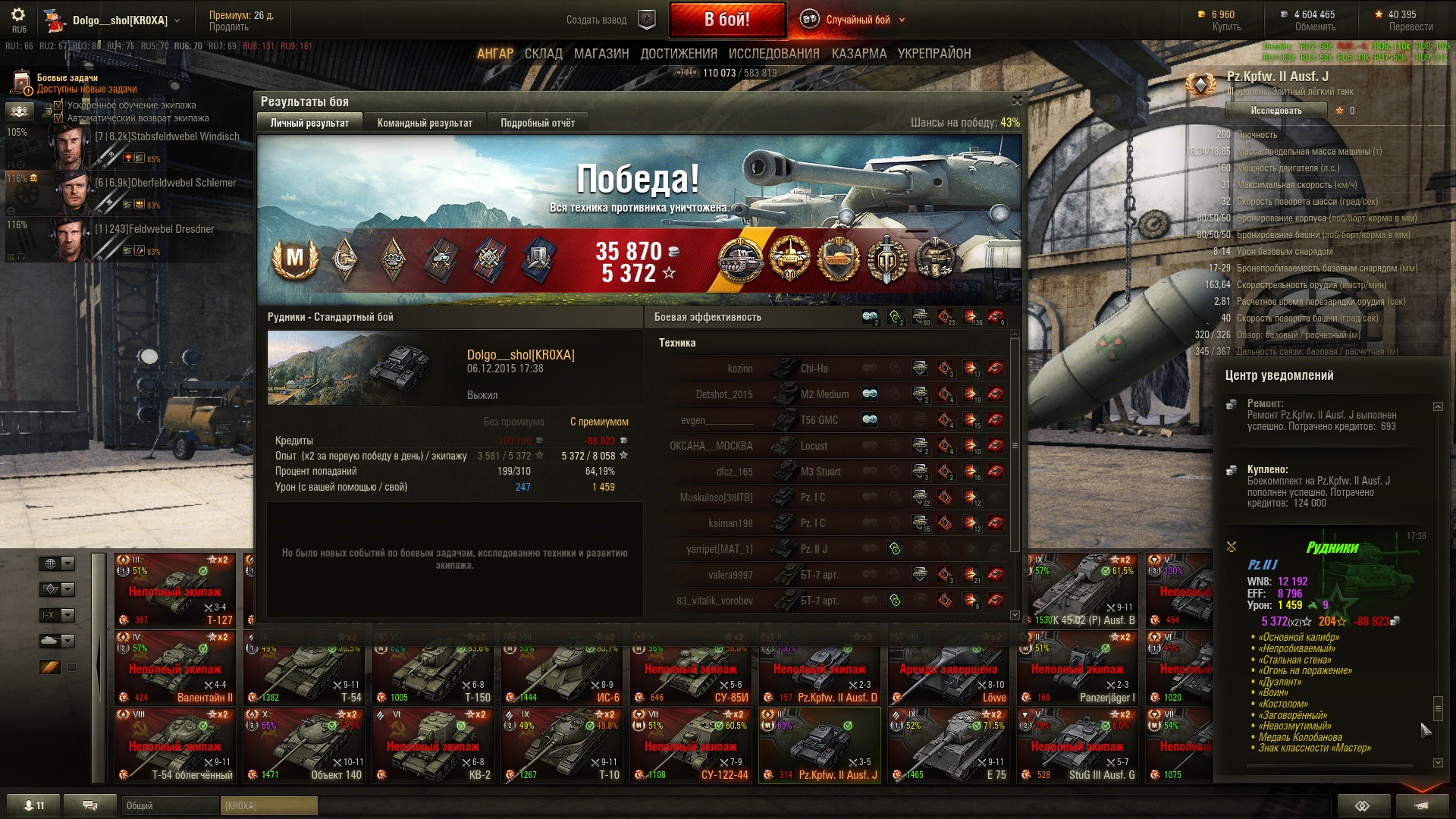Go to the МАГАЗИН section

click(x=601, y=54)
